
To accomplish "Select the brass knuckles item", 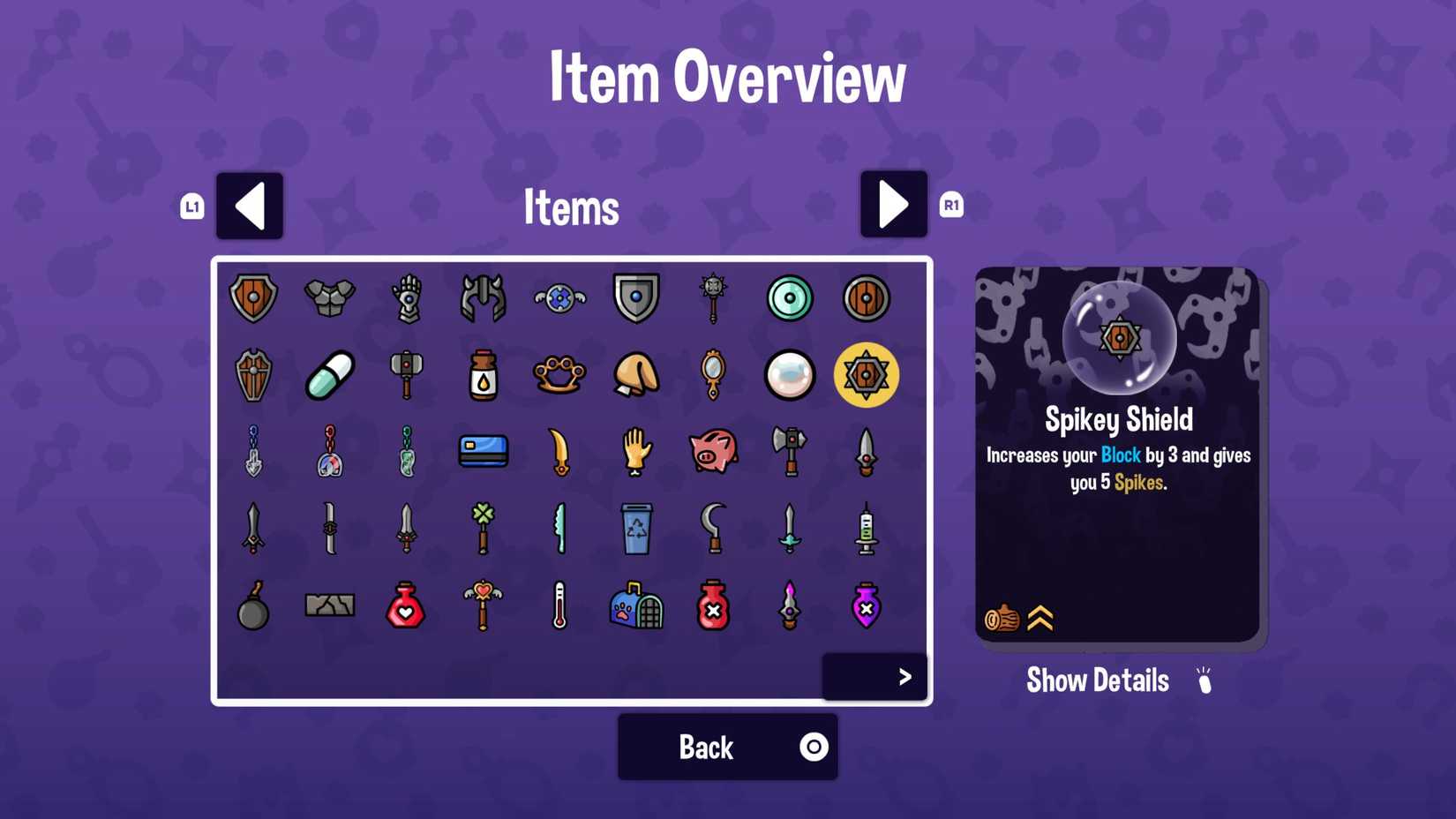I will (x=559, y=374).
